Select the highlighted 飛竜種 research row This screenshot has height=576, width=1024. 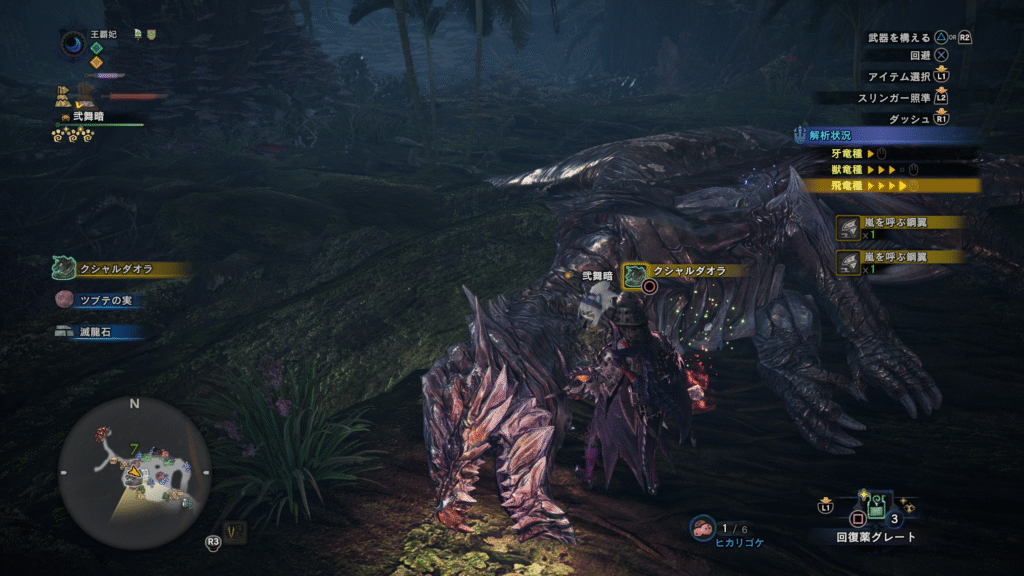click(870, 186)
